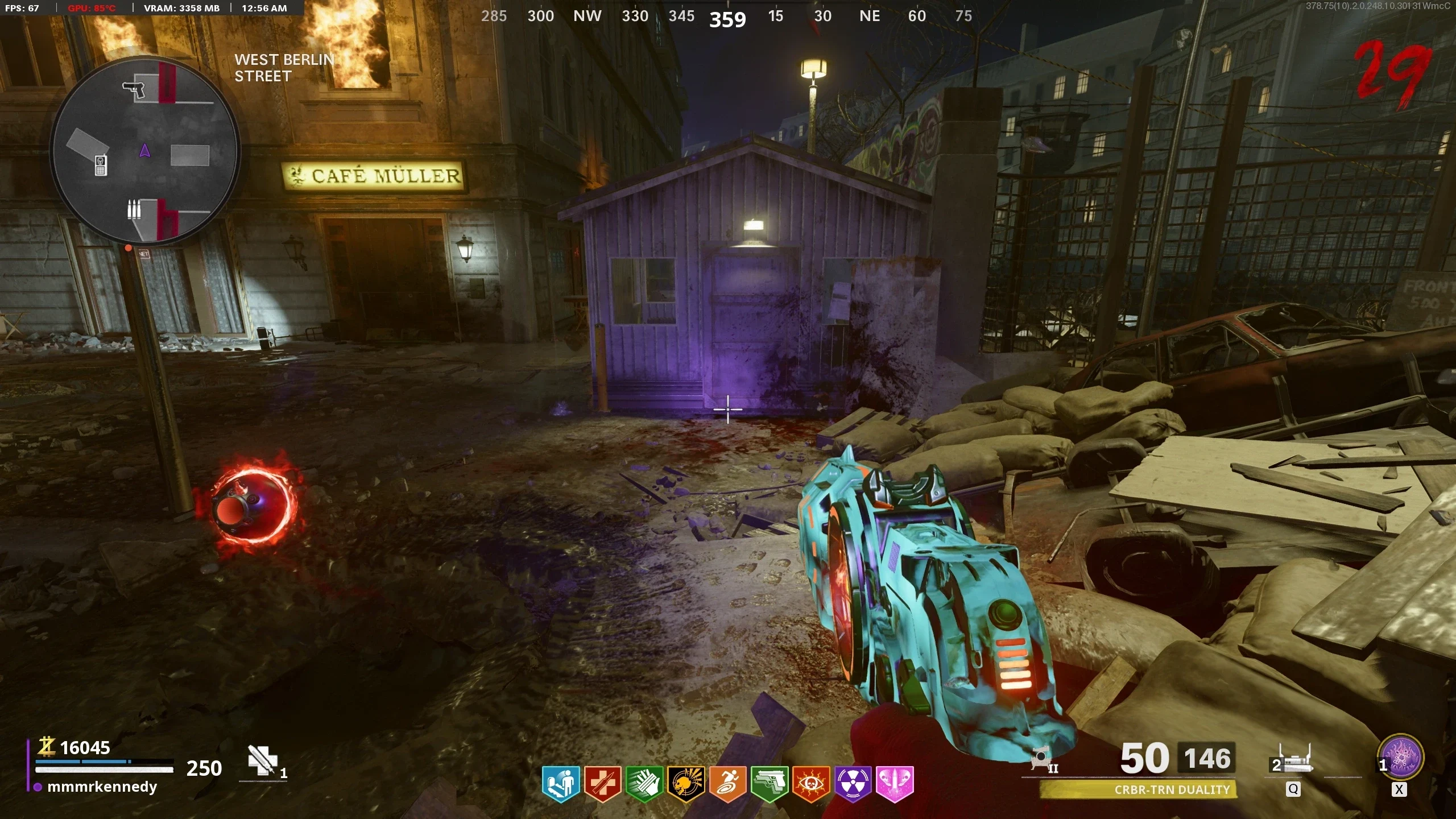
Task: Click the purple radiation symbol perk icon
Action: [853, 784]
